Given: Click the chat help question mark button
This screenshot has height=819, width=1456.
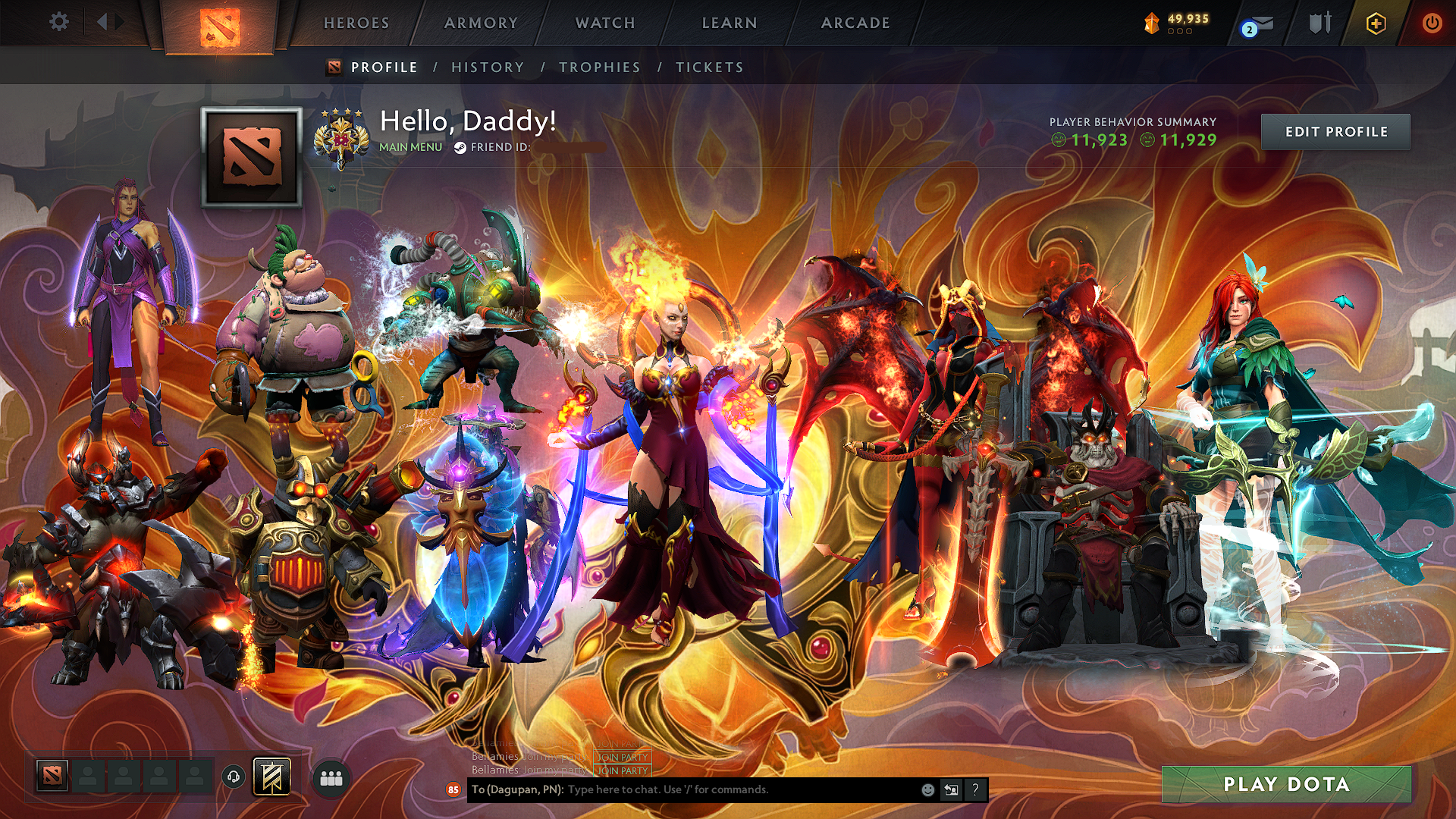Looking at the screenshot, I should [975, 790].
